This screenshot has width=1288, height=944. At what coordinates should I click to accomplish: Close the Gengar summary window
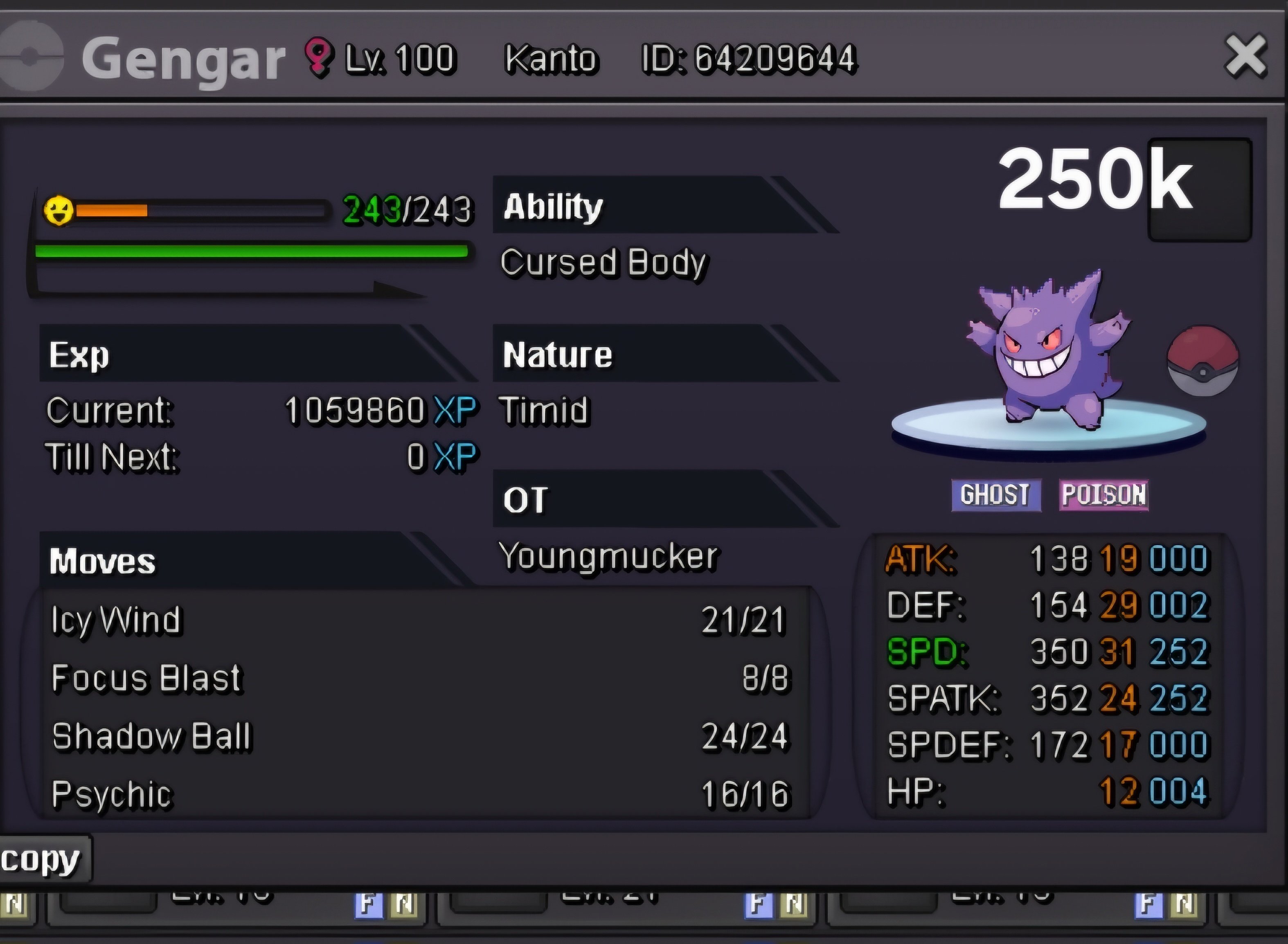coord(1245,56)
